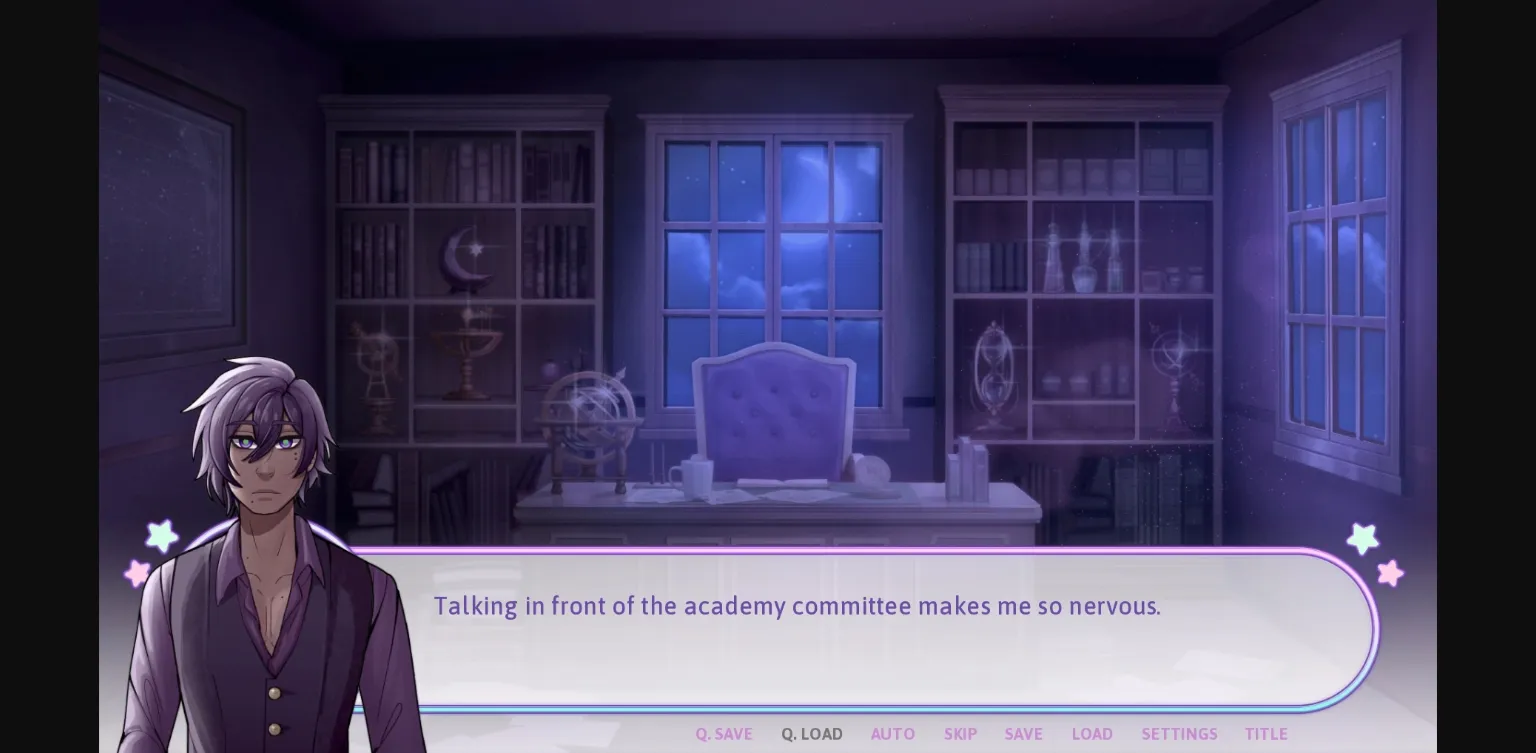1536x753 pixels.
Task: Open the quick load with Q.LOAD
Action: point(811,733)
